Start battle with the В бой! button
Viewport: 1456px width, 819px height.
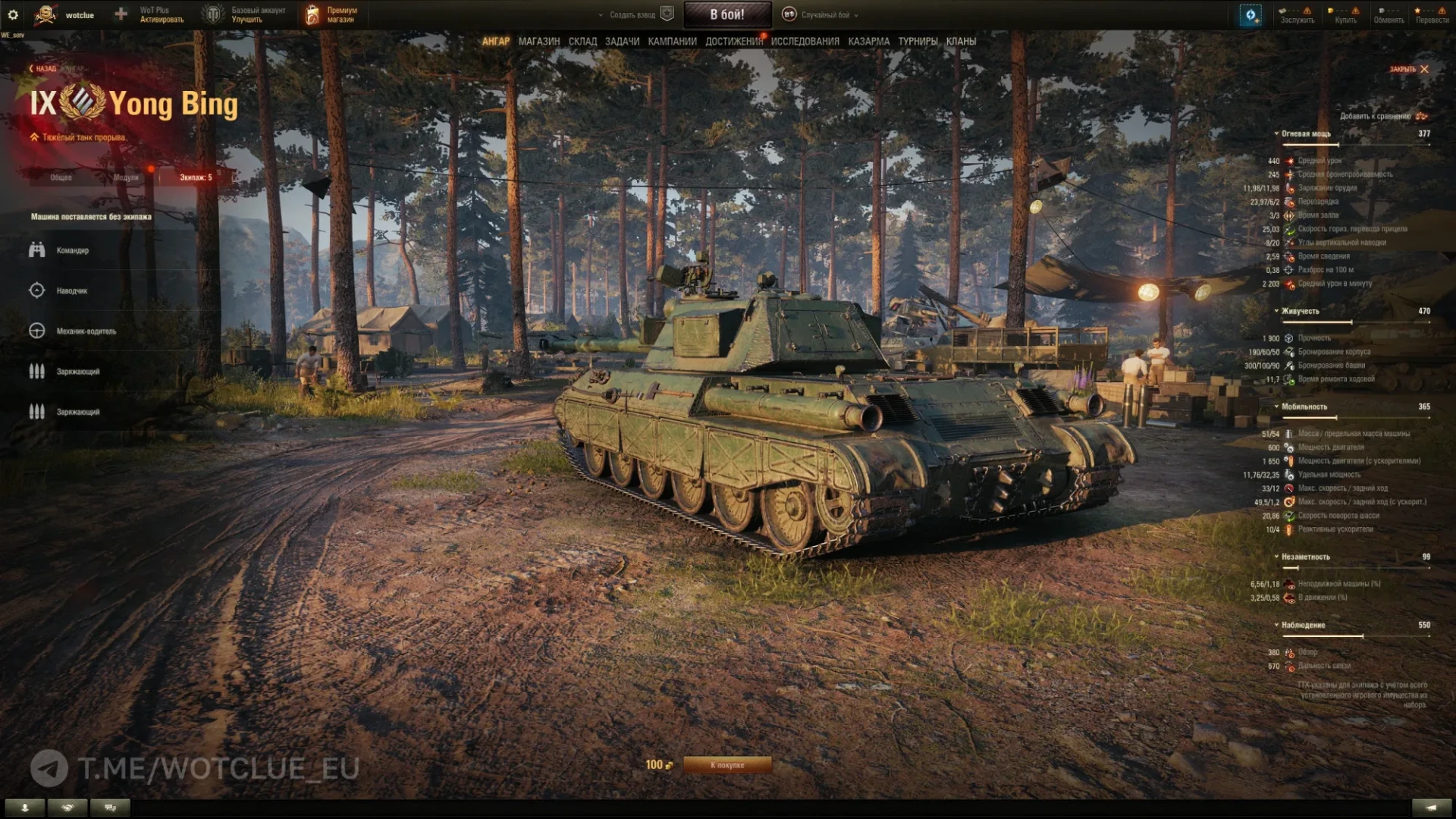pos(726,14)
